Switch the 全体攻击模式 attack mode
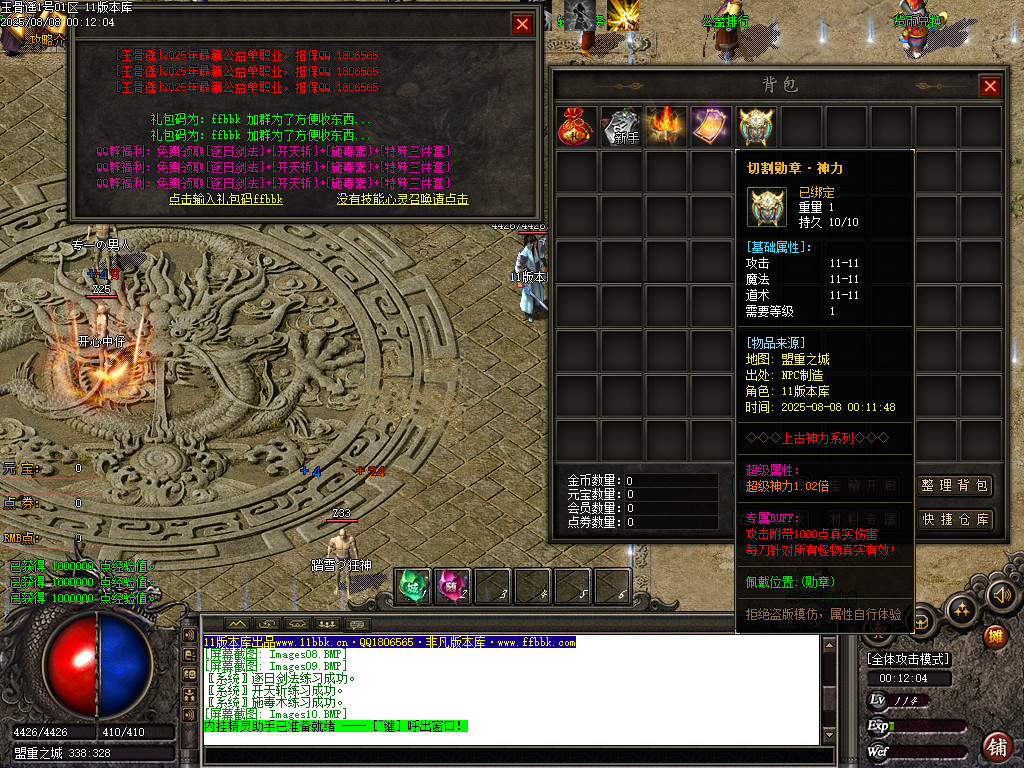This screenshot has width=1024, height=768. (908, 659)
